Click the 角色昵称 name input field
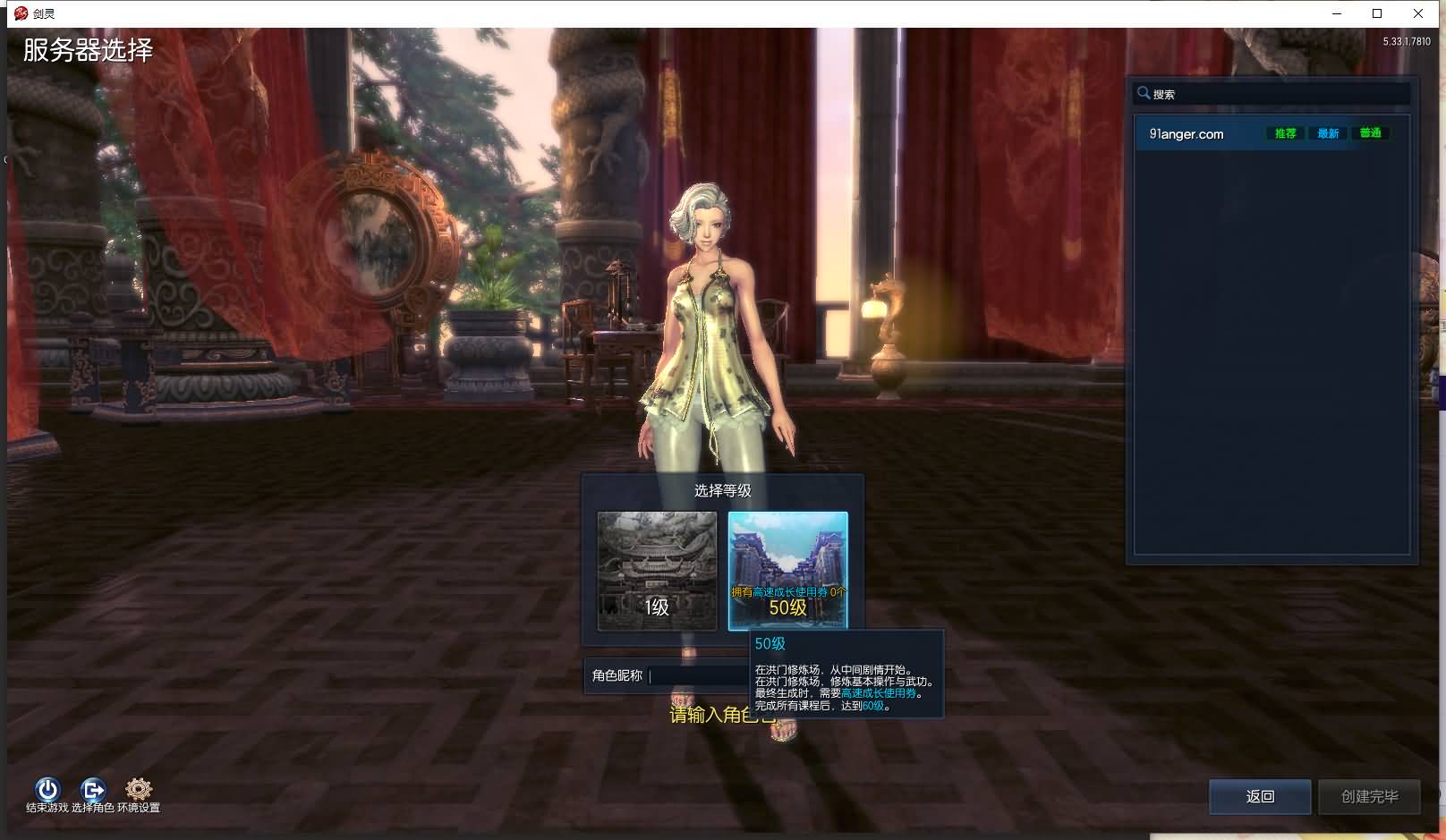This screenshot has width=1446, height=840. (698, 676)
